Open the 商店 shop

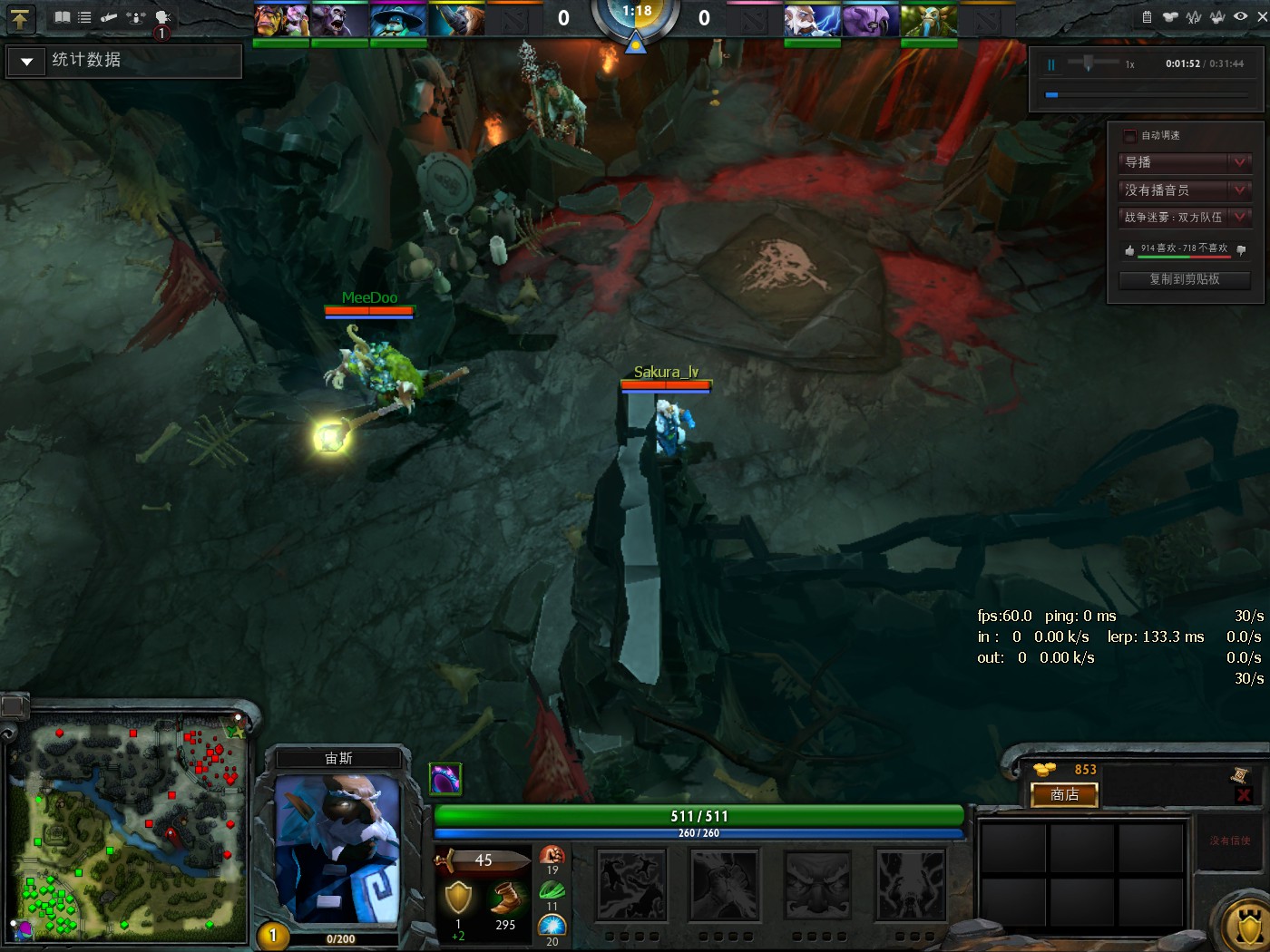(1063, 794)
